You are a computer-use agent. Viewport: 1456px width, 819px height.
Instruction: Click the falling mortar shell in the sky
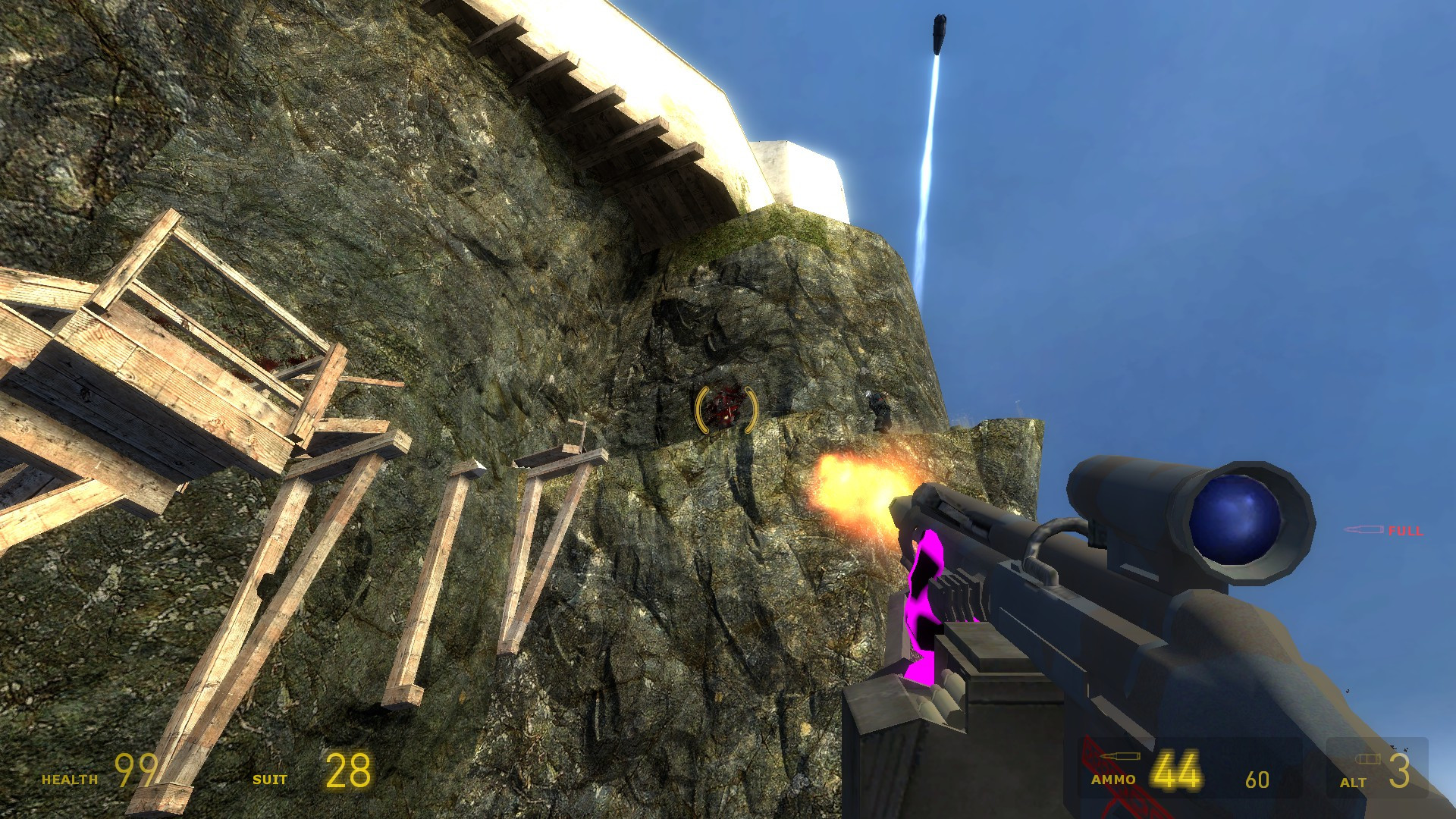point(940,34)
